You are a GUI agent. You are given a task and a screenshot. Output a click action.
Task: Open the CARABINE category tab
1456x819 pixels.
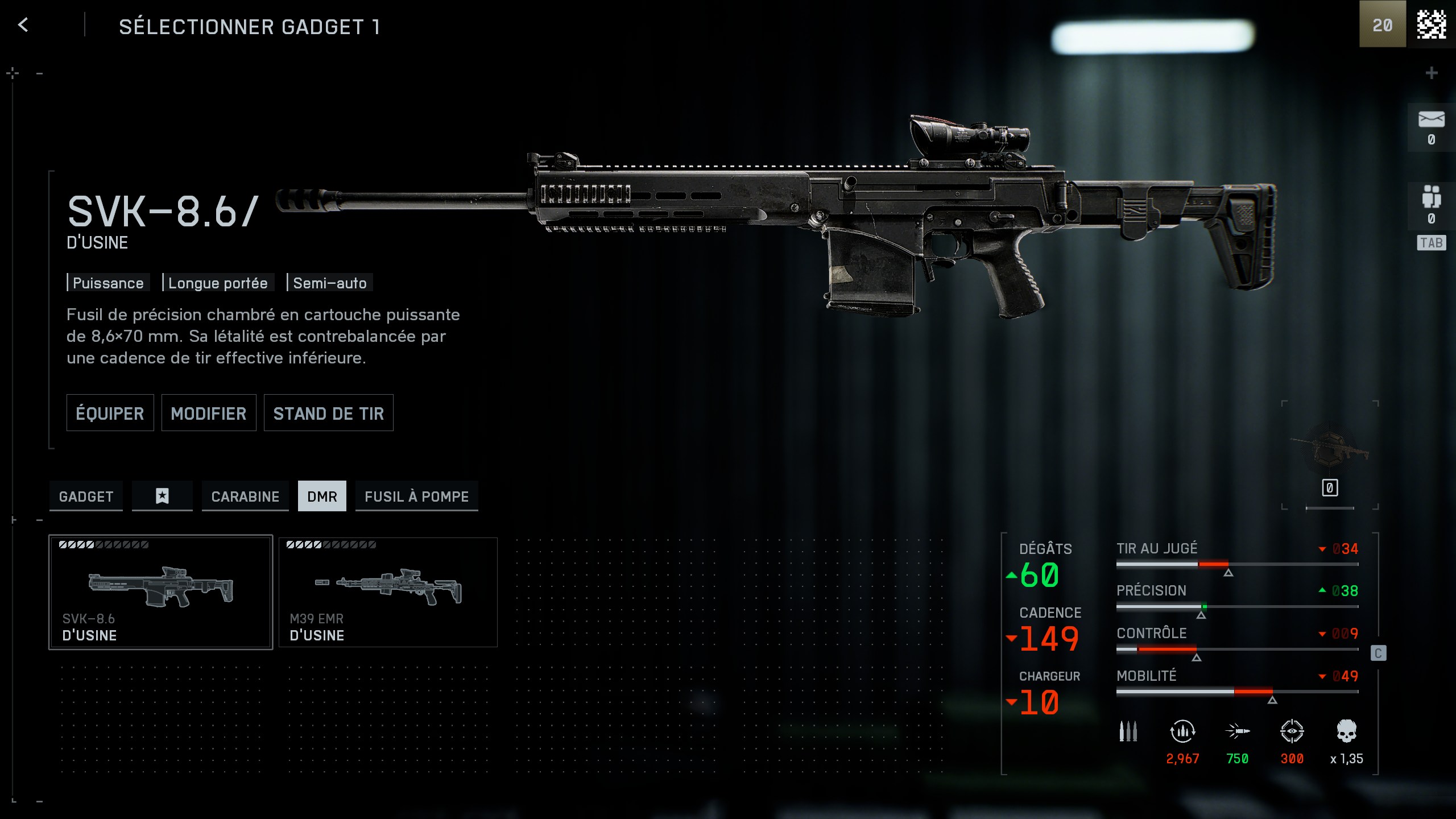pyautogui.click(x=245, y=496)
